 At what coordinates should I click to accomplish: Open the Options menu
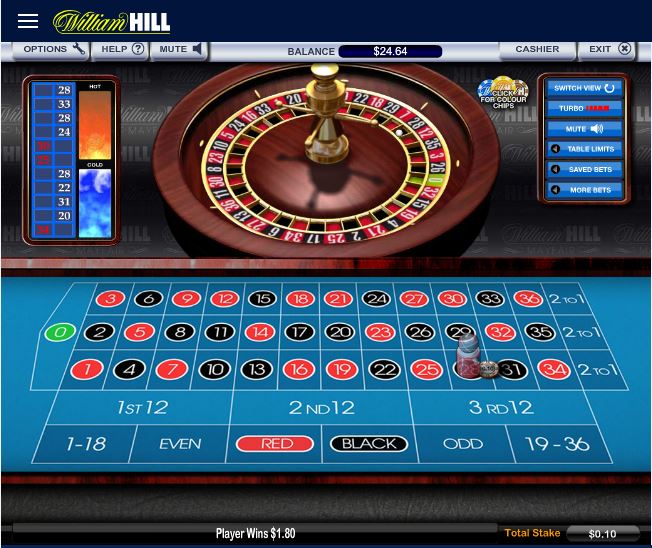(52, 49)
